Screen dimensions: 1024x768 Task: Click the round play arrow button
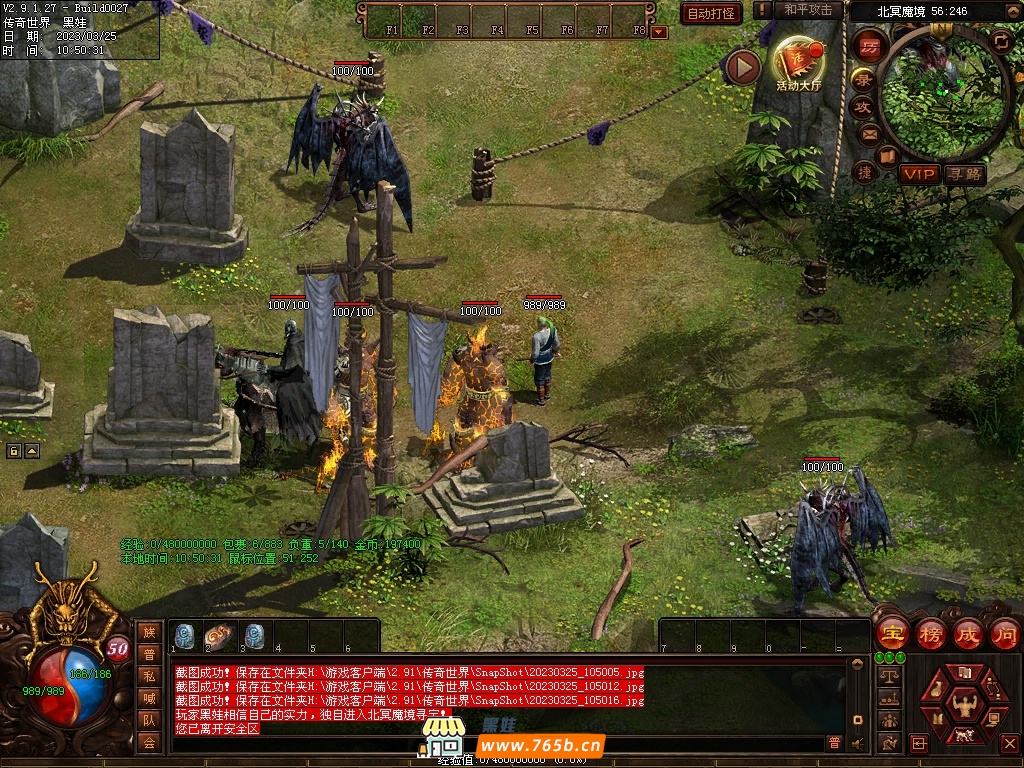click(x=743, y=67)
